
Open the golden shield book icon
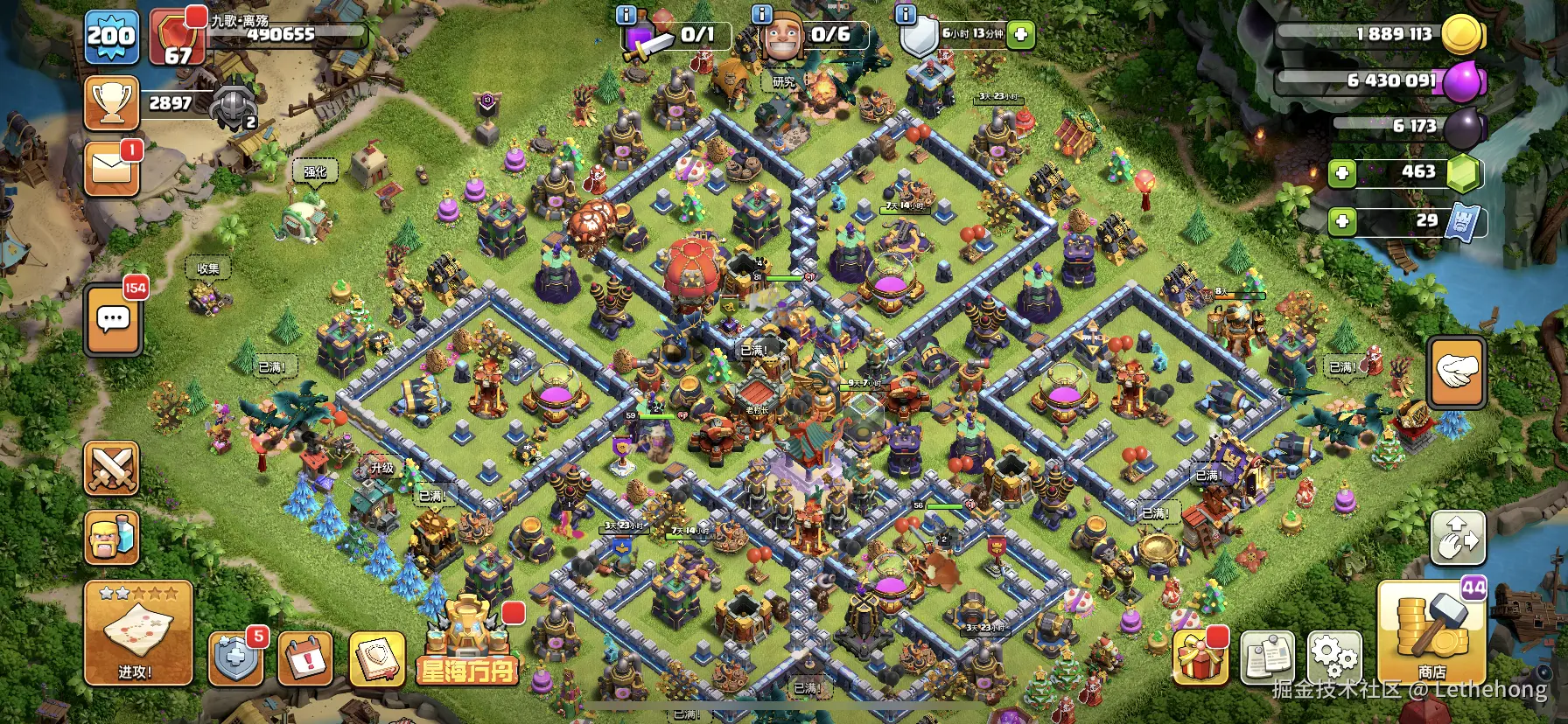pyautogui.click(x=376, y=658)
